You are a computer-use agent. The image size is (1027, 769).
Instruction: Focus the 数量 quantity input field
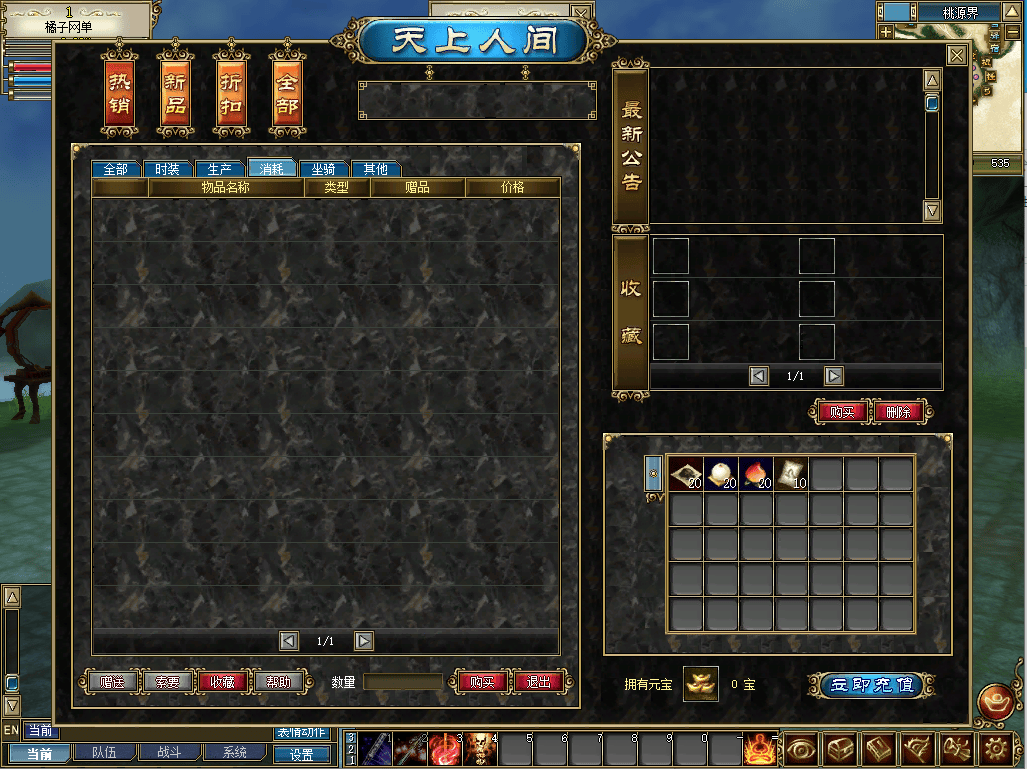403,682
